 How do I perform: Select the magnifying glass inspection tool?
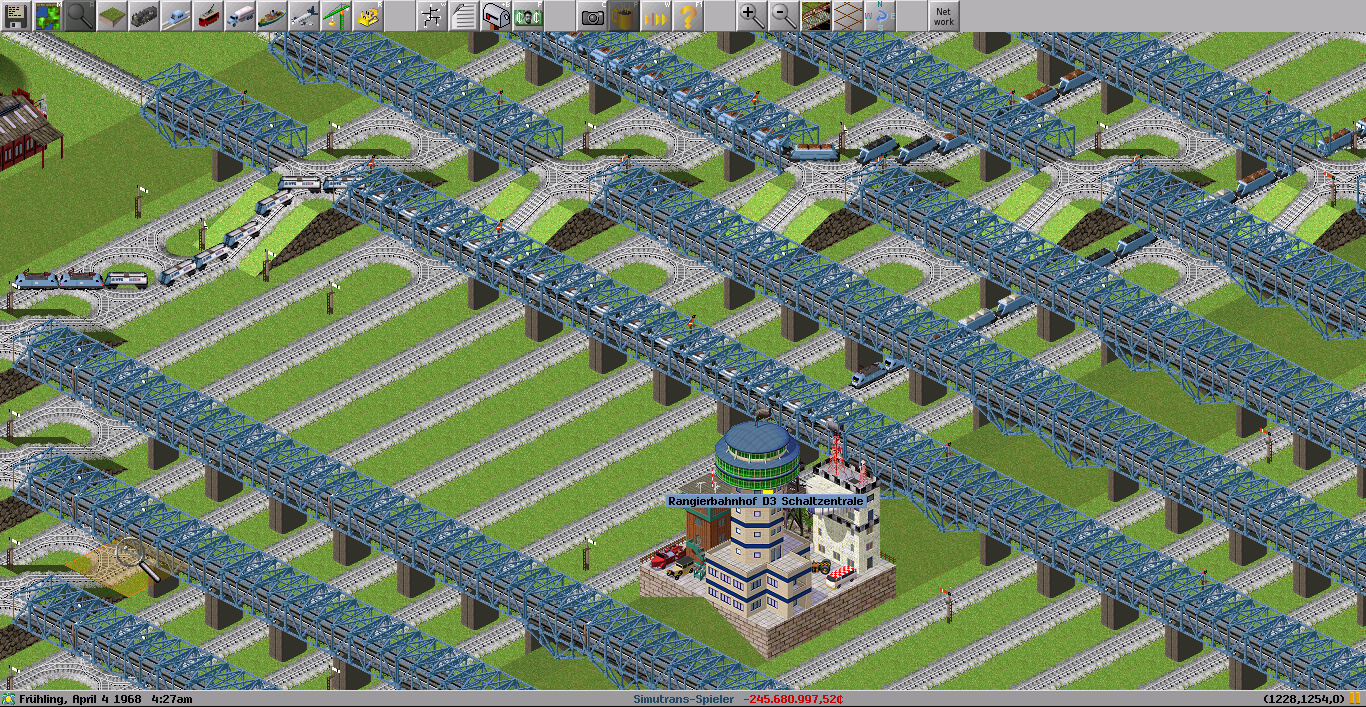pos(80,16)
